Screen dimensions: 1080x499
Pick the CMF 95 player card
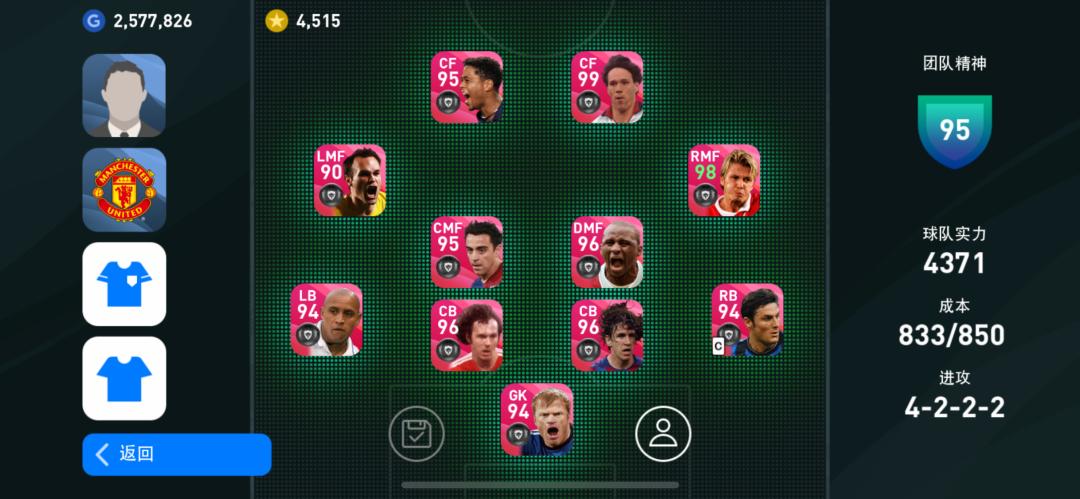pos(467,252)
